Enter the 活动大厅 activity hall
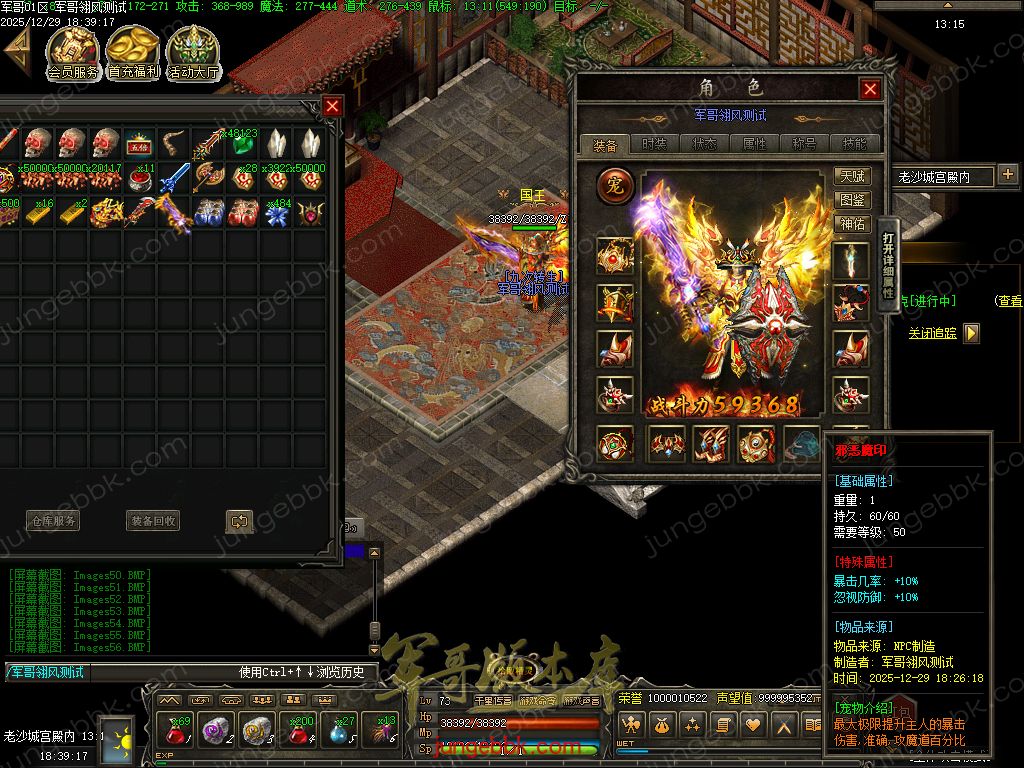This screenshot has width=1024, height=768. [193, 54]
